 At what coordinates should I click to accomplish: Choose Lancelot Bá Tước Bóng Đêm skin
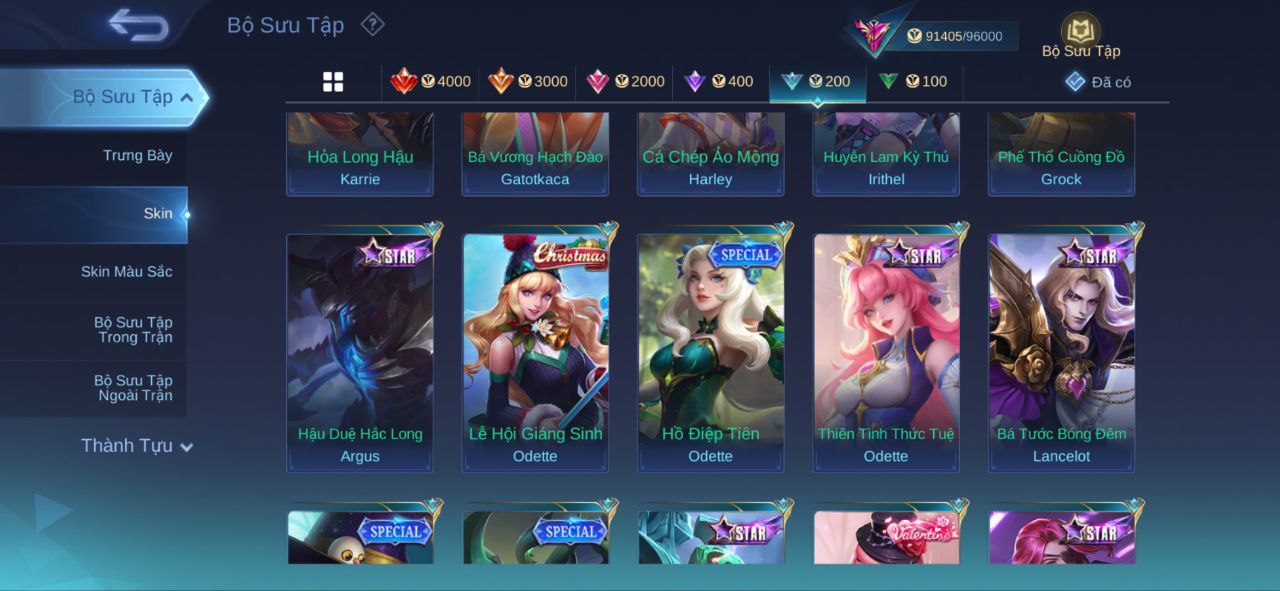point(1061,352)
